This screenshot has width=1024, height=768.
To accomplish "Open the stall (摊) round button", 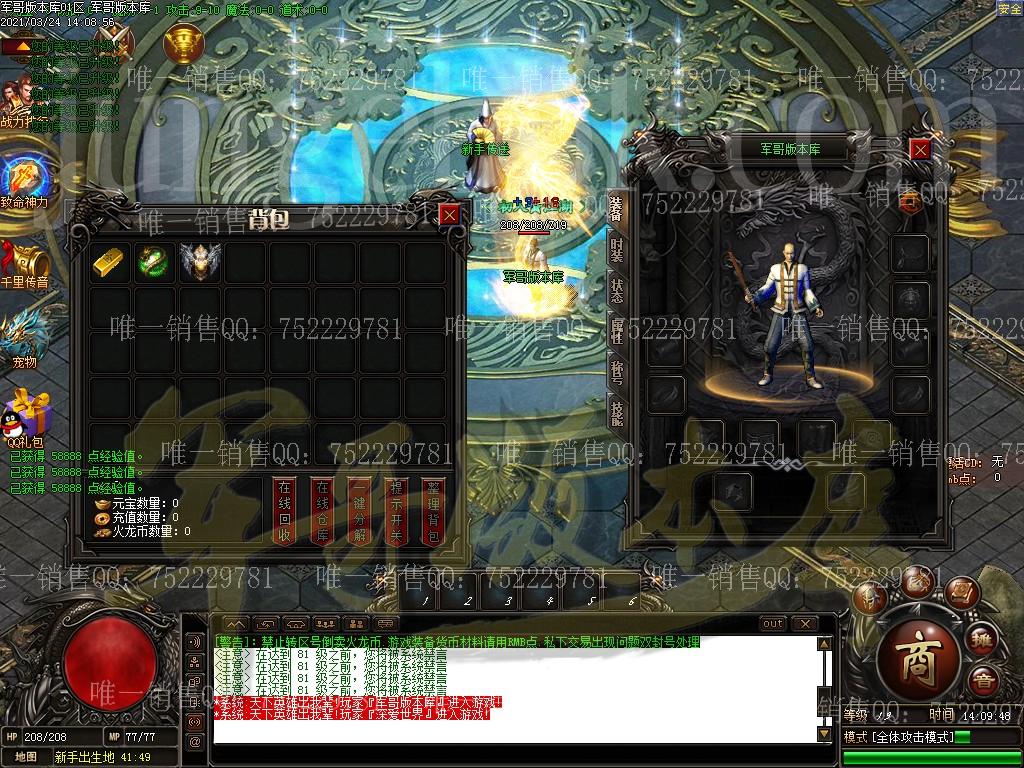I will click(x=984, y=640).
